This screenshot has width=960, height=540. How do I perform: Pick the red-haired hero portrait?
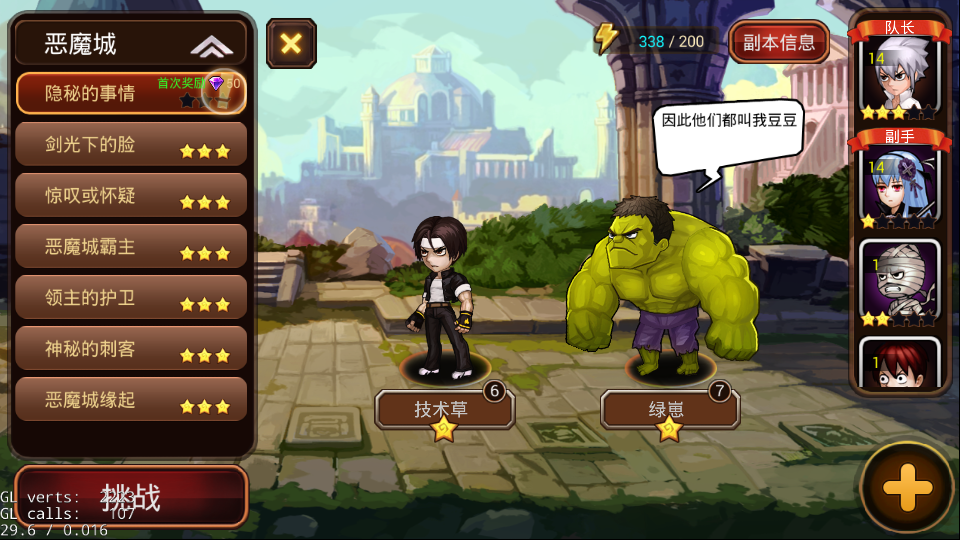coord(899,365)
